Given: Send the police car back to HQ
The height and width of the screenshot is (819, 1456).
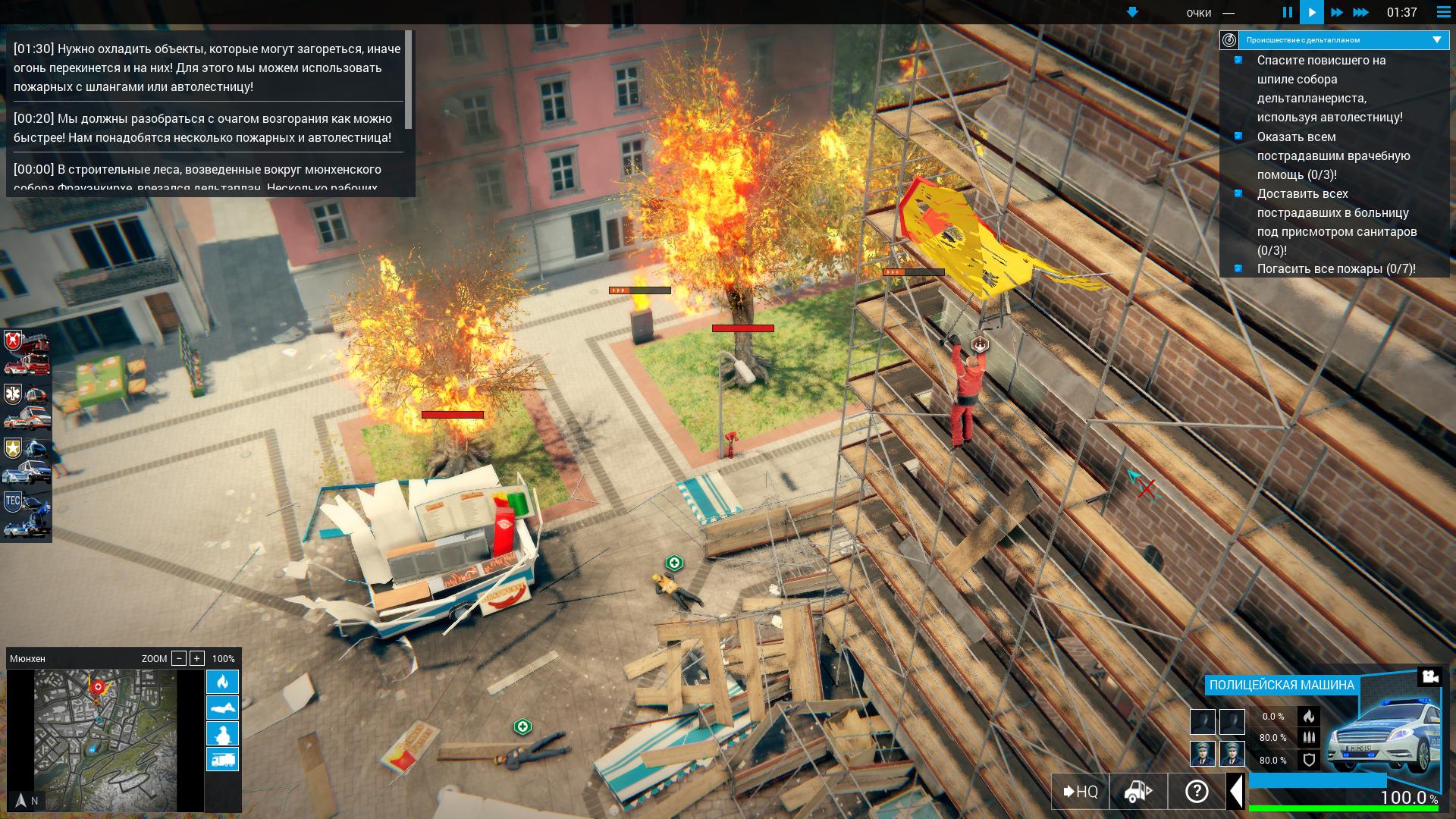Looking at the screenshot, I should (x=1081, y=792).
